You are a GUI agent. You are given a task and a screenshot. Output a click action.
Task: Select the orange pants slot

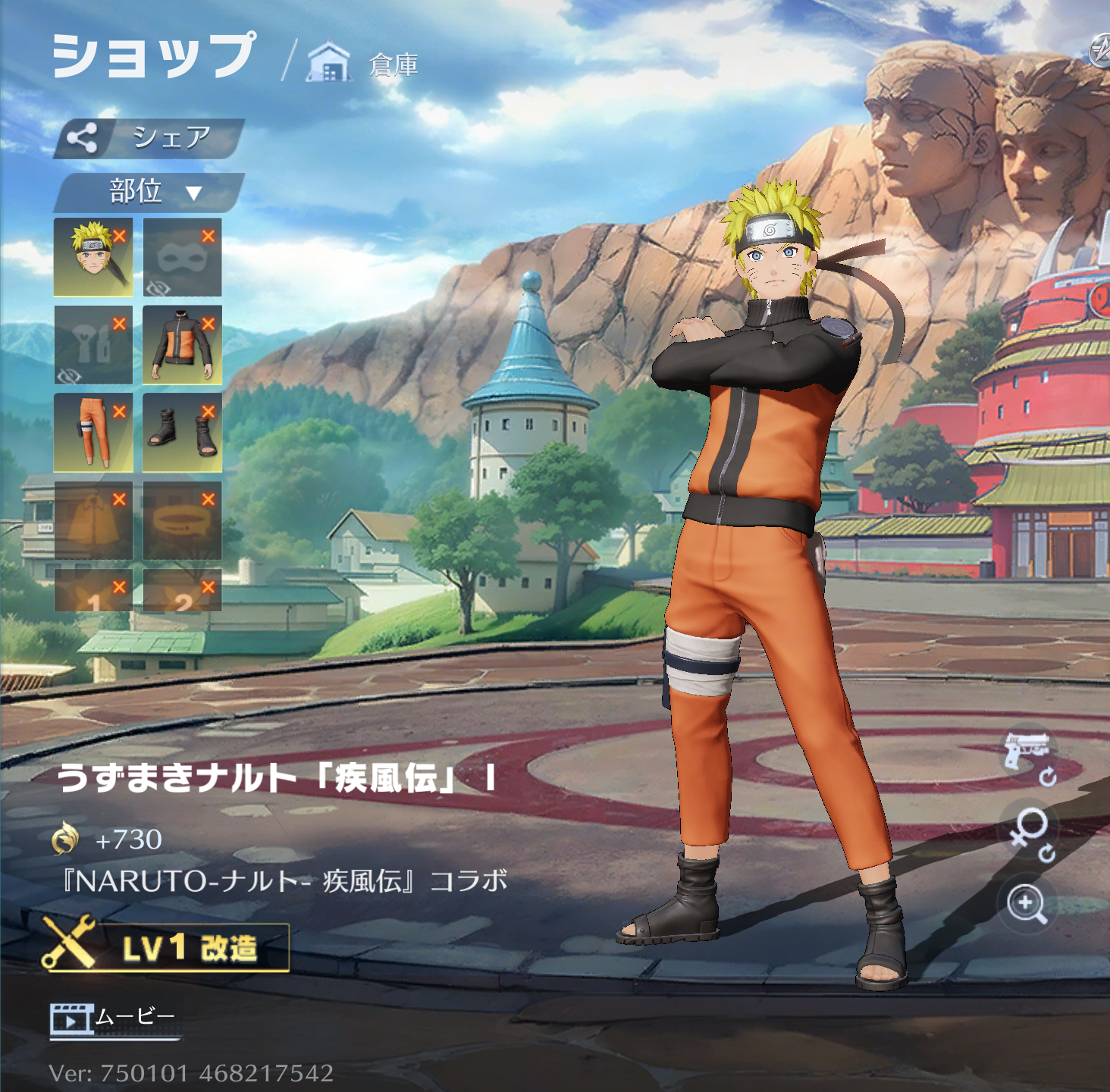pyautogui.click(x=93, y=432)
